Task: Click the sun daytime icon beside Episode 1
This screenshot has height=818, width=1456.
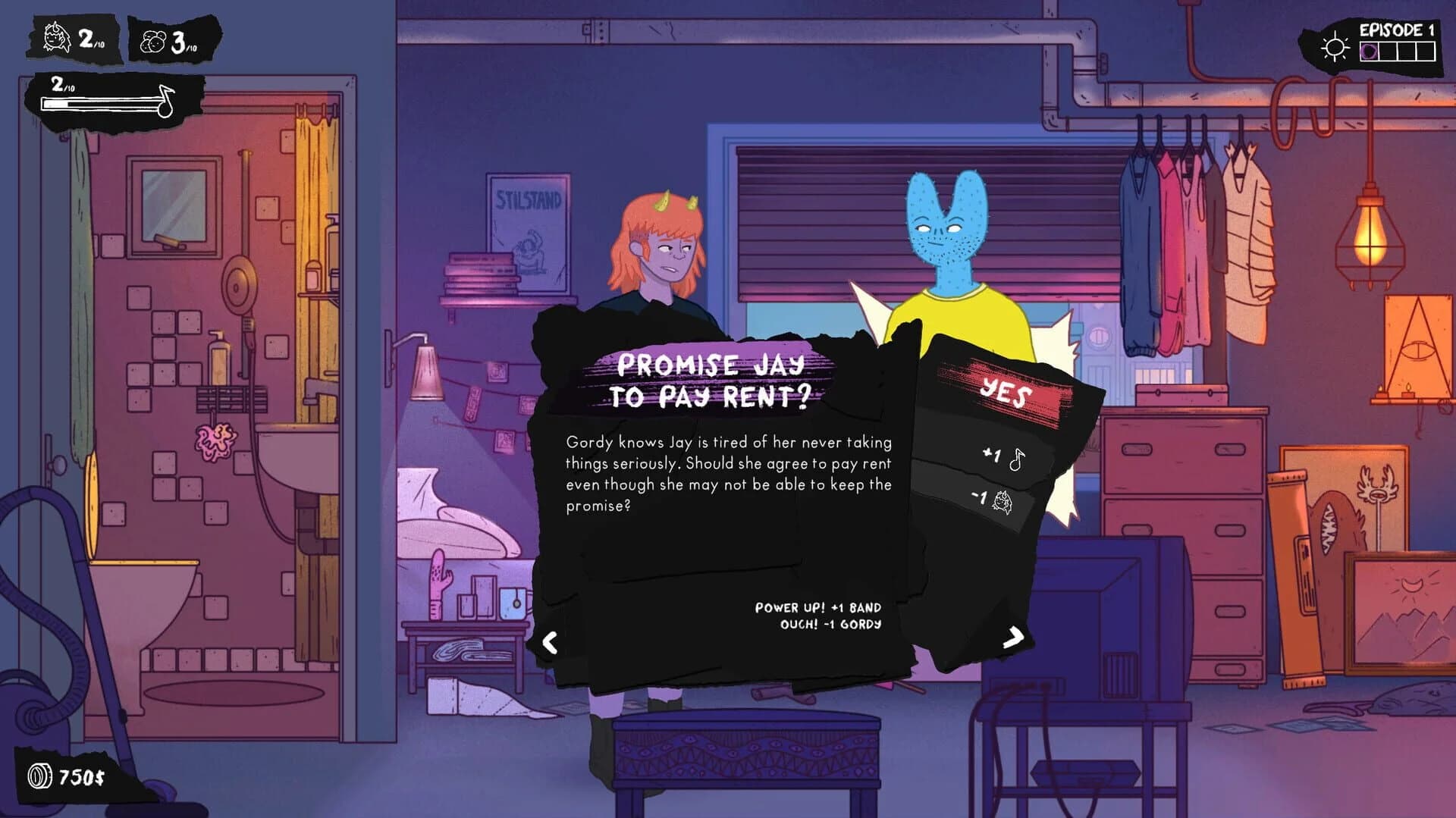Action: click(x=1337, y=46)
